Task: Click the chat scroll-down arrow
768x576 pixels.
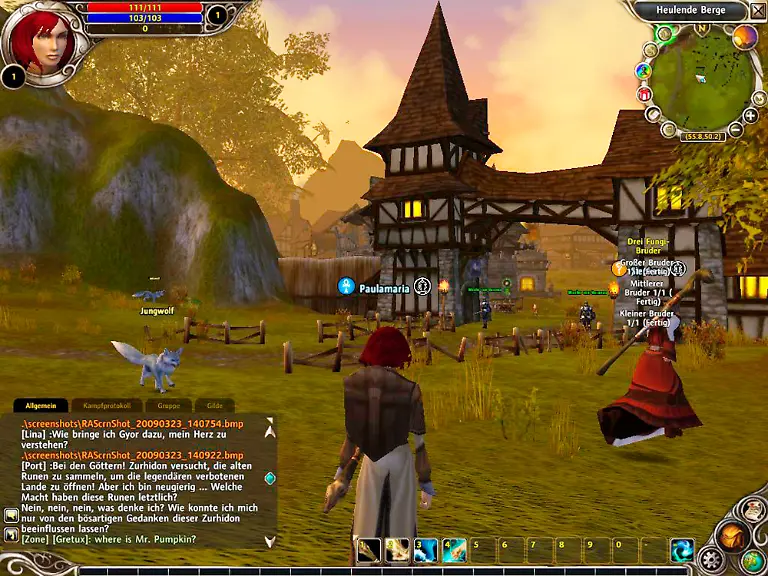Action: click(x=269, y=541)
